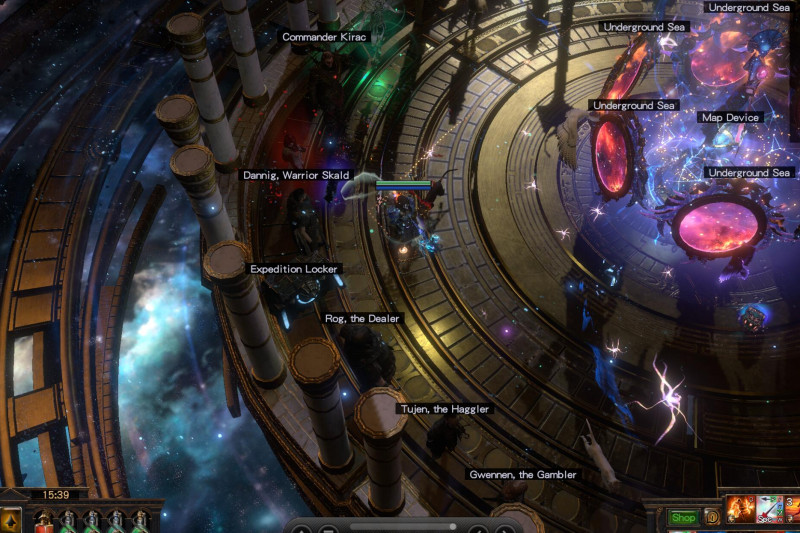Use the red life flask
The image size is (800, 533).
click(x=44, y=522)
